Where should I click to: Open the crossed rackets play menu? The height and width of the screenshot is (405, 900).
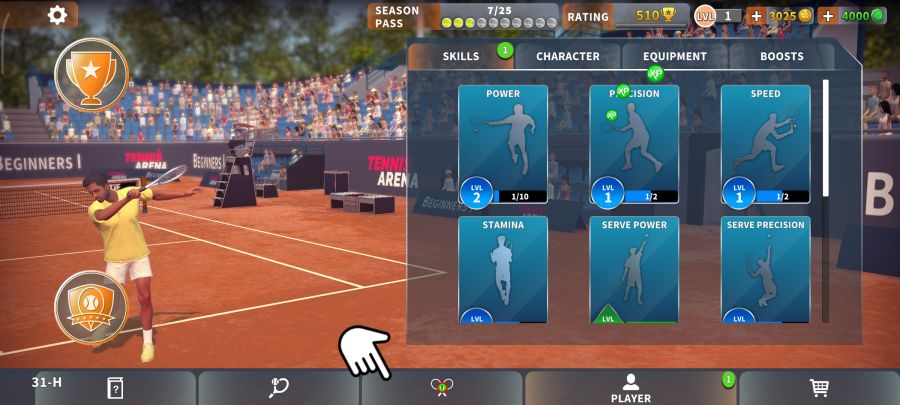pyautogui.click(x=441, y=388)
